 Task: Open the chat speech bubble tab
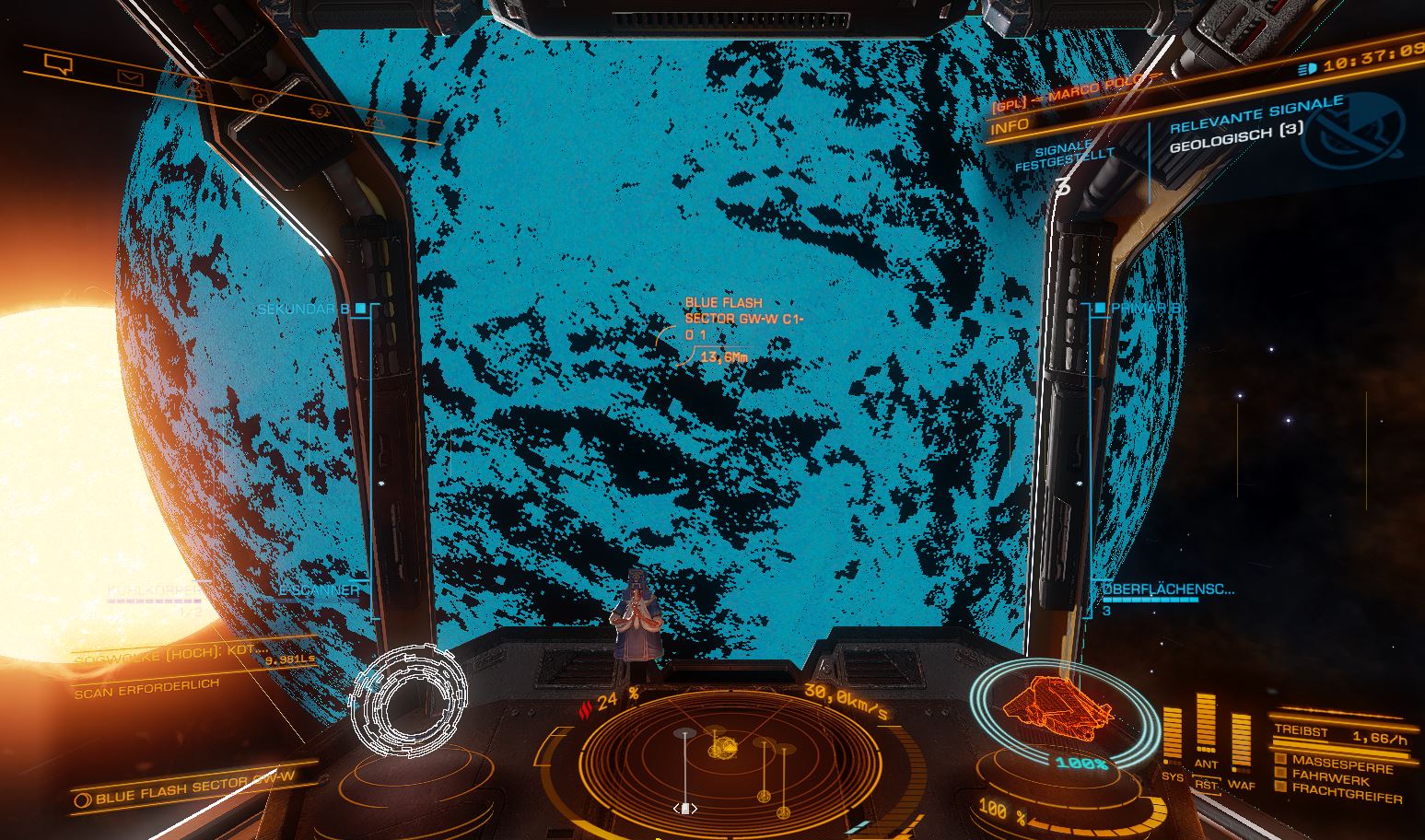(x=57, y=64)
